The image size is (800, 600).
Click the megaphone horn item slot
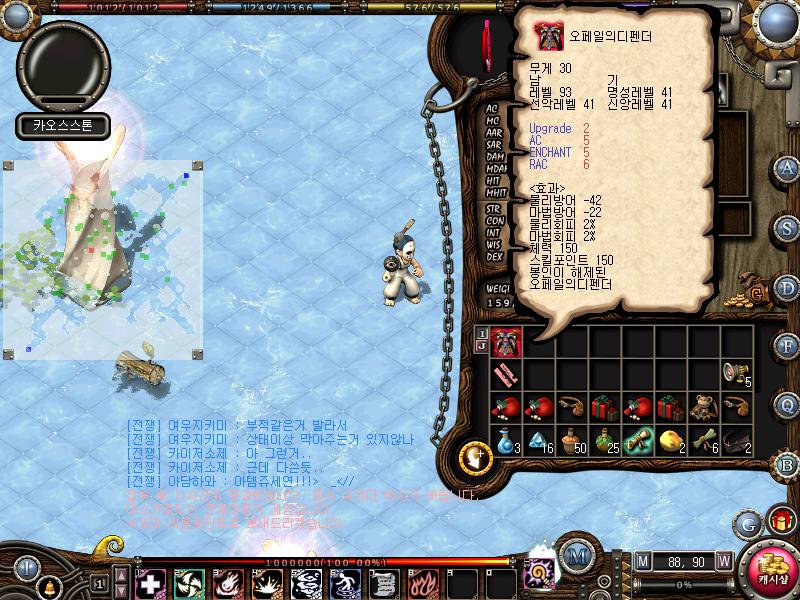[x=735, y=374]
